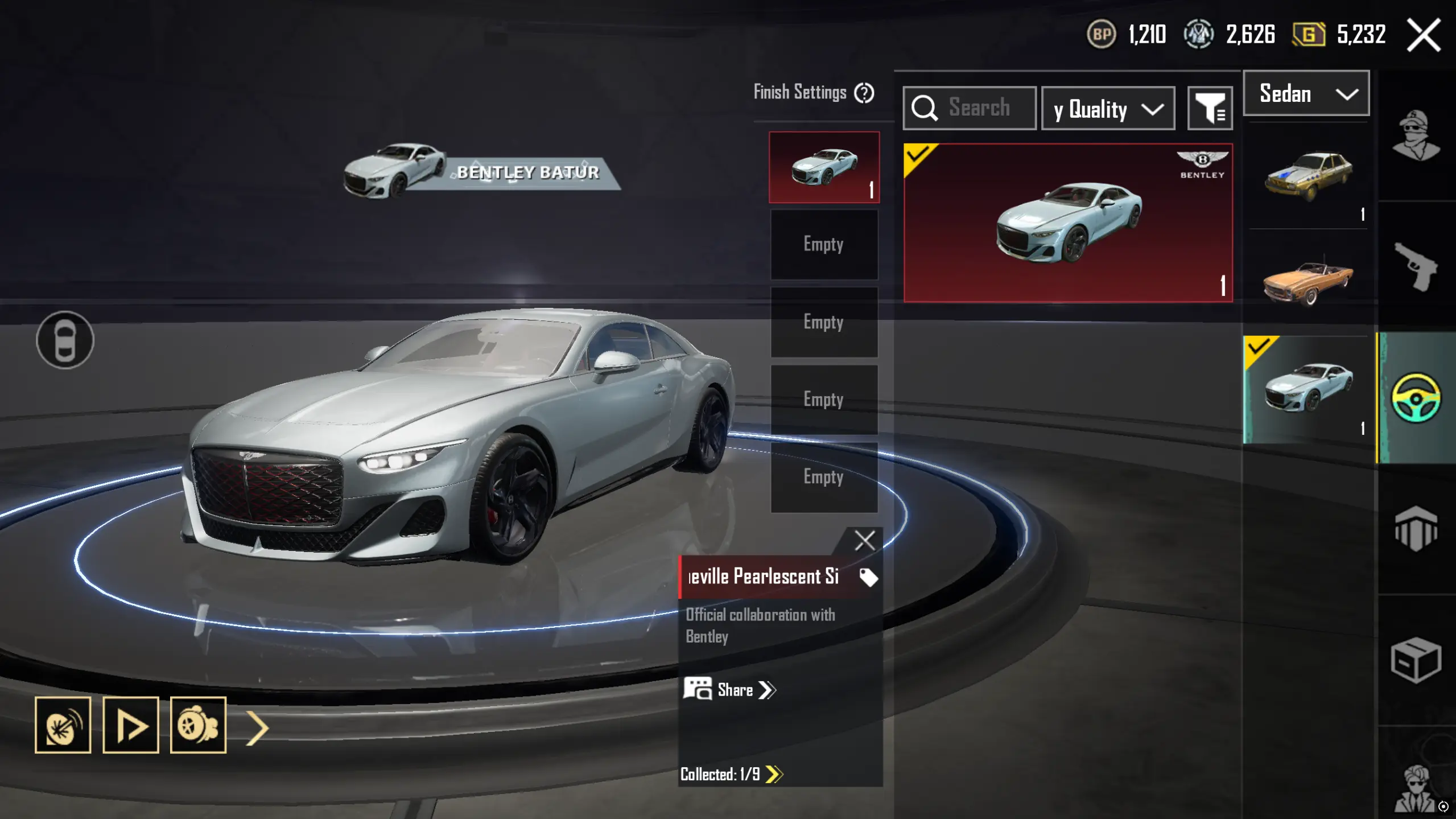Click the price tag icon on item name
Image resolution: width=1456 pixels, height=819 pixels.
coord(868,577)
